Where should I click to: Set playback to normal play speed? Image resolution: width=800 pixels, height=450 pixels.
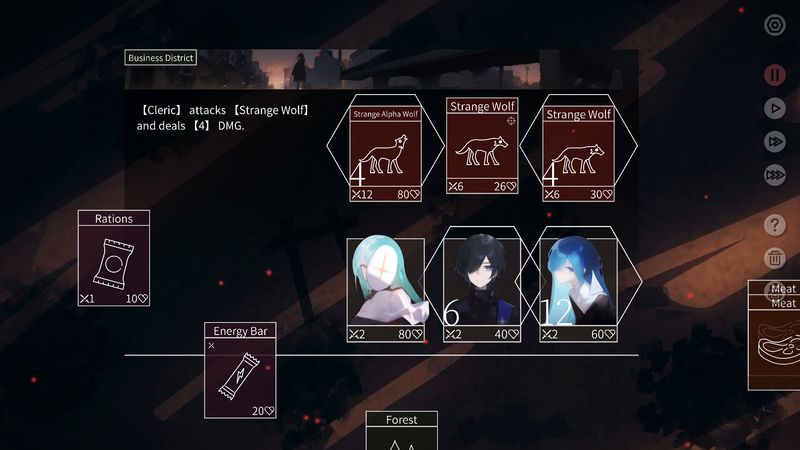(774, 108)
